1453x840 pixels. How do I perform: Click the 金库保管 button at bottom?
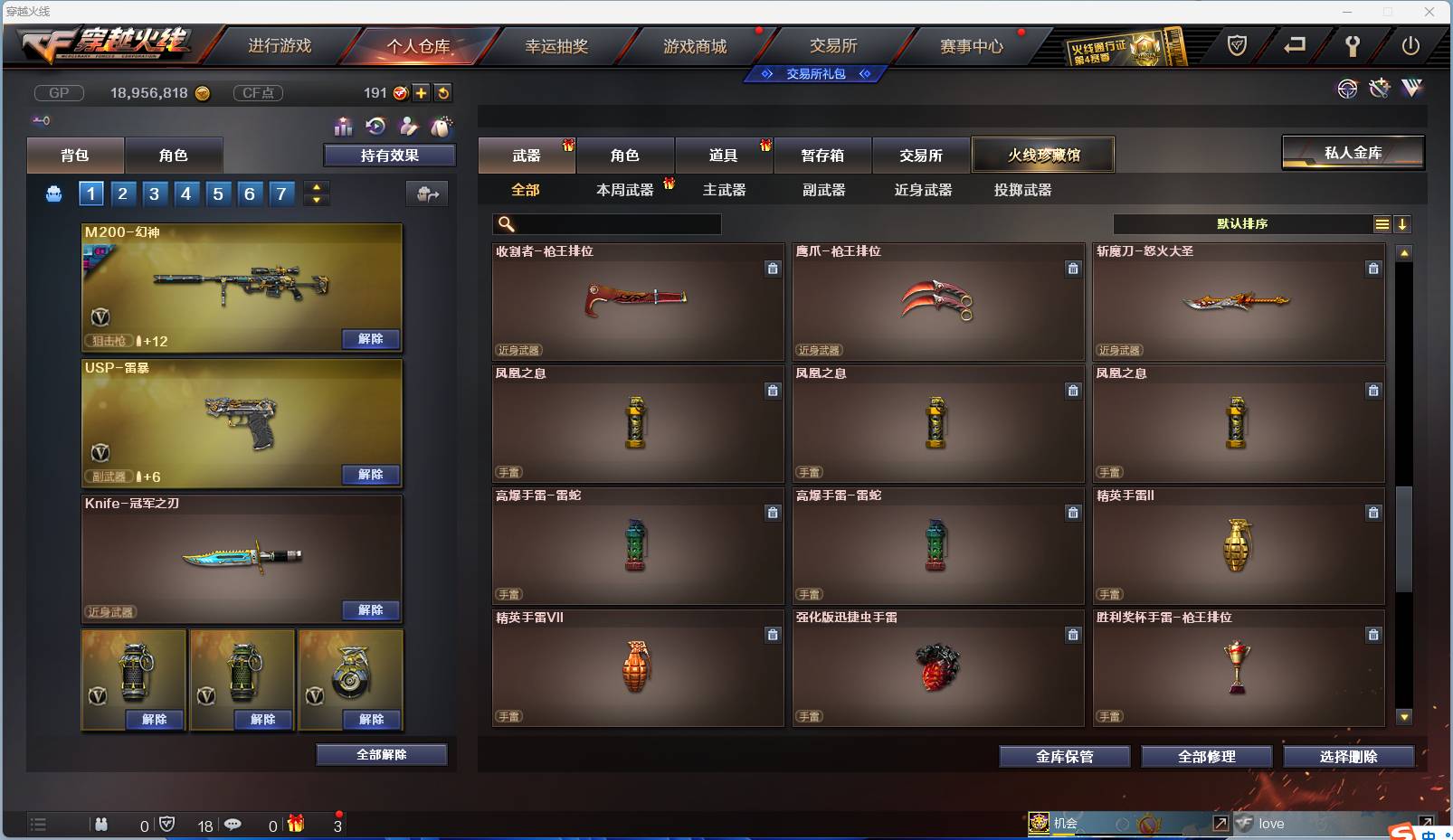(1064, 757)
